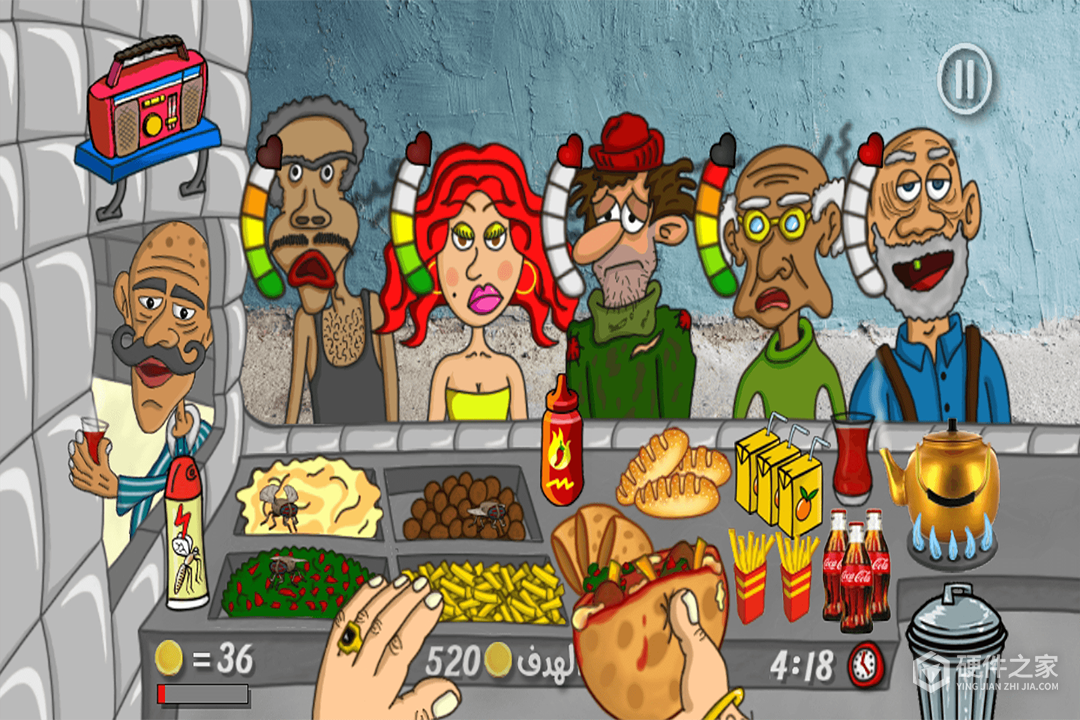Take fries from the yellow fries tray
The image size is (1080, 720).
490,592
